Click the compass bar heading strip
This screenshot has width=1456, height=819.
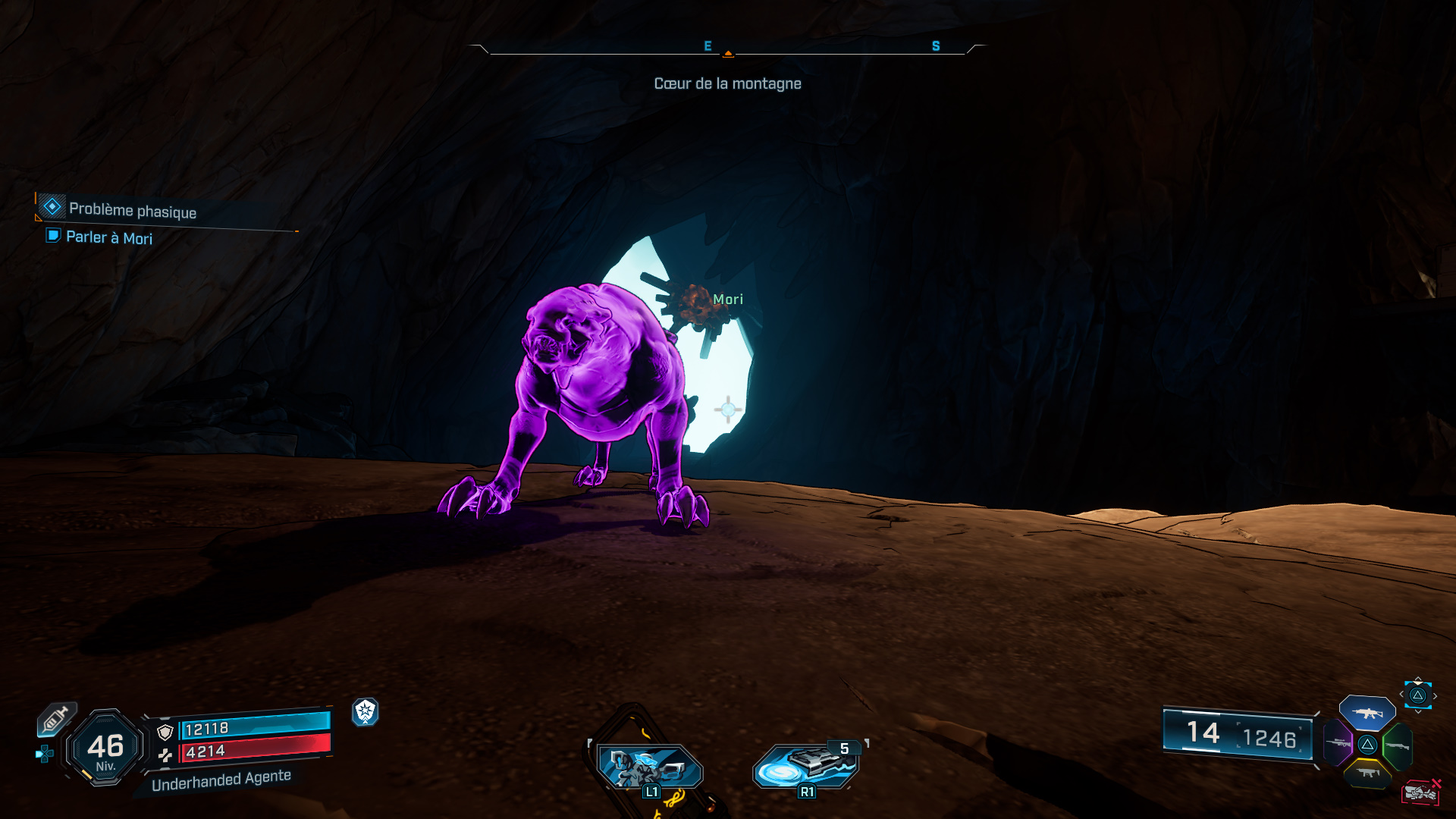[x=727, y=49]
